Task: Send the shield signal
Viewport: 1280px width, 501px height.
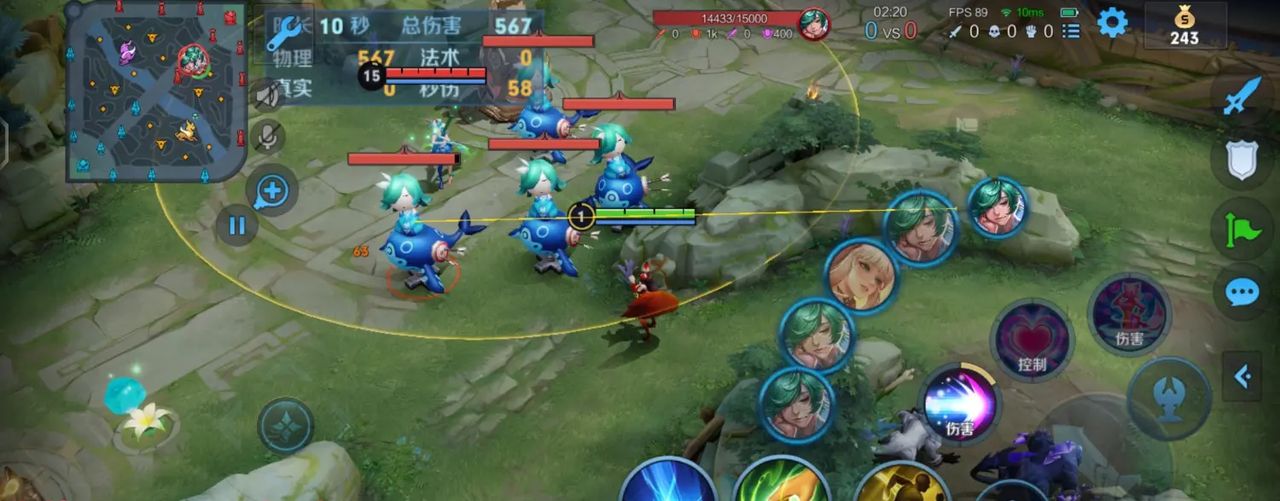Action: (x=1242, y=162)
